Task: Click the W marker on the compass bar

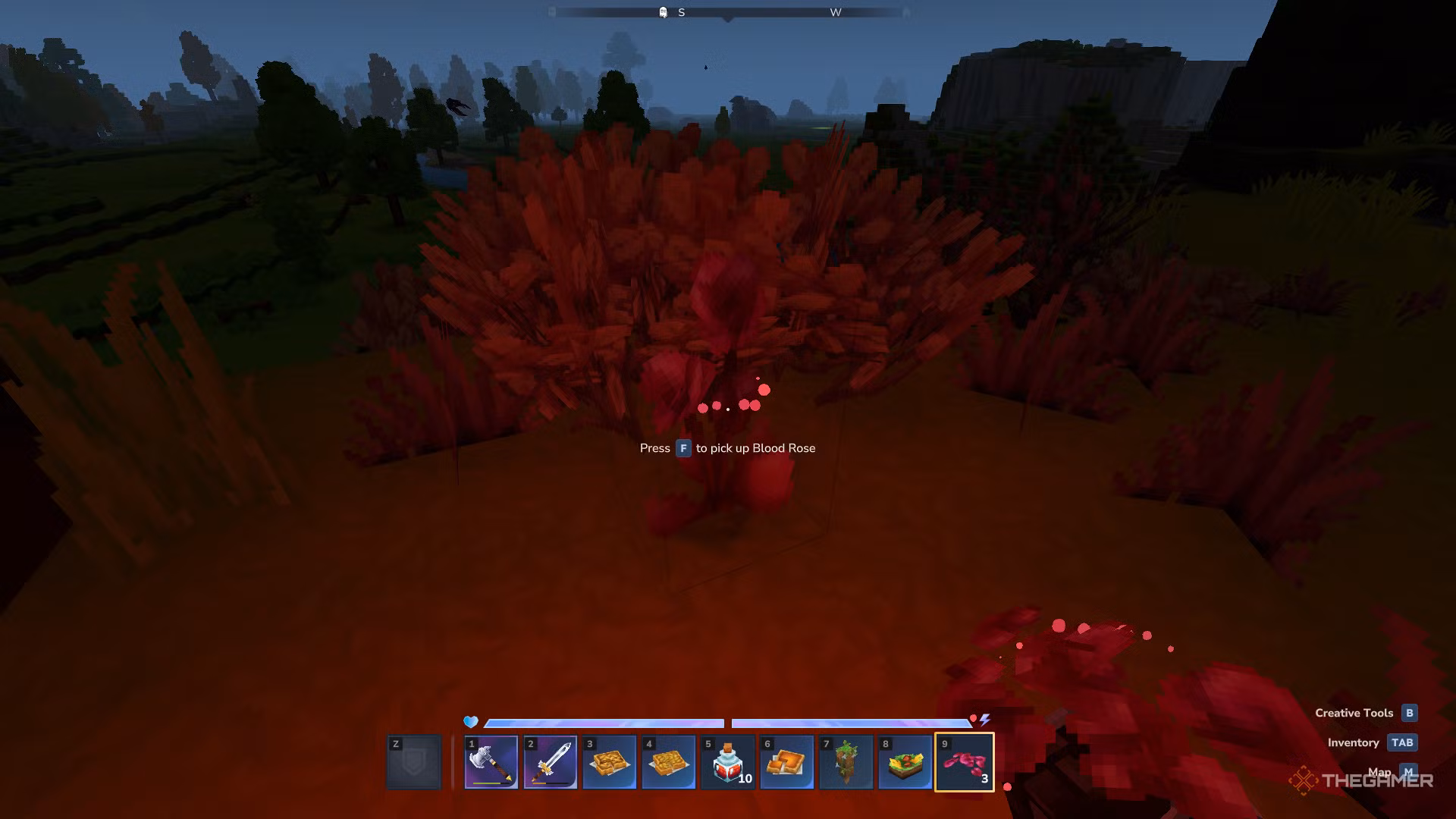Action: point(836,12)
